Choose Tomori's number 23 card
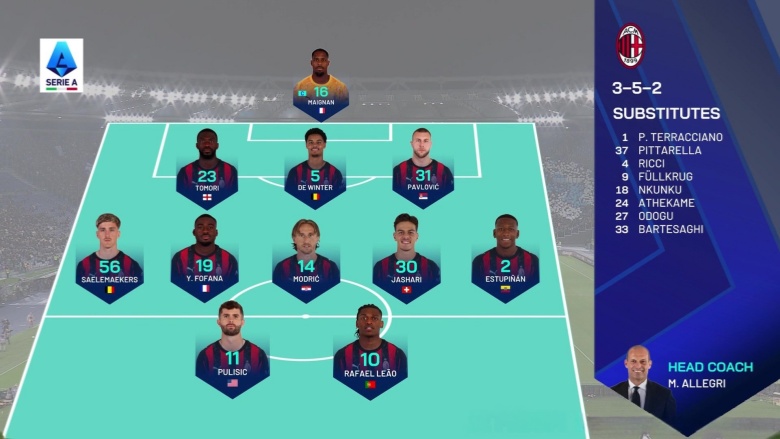780x439 pixels. pyautogui.click(x=207, y=169)
